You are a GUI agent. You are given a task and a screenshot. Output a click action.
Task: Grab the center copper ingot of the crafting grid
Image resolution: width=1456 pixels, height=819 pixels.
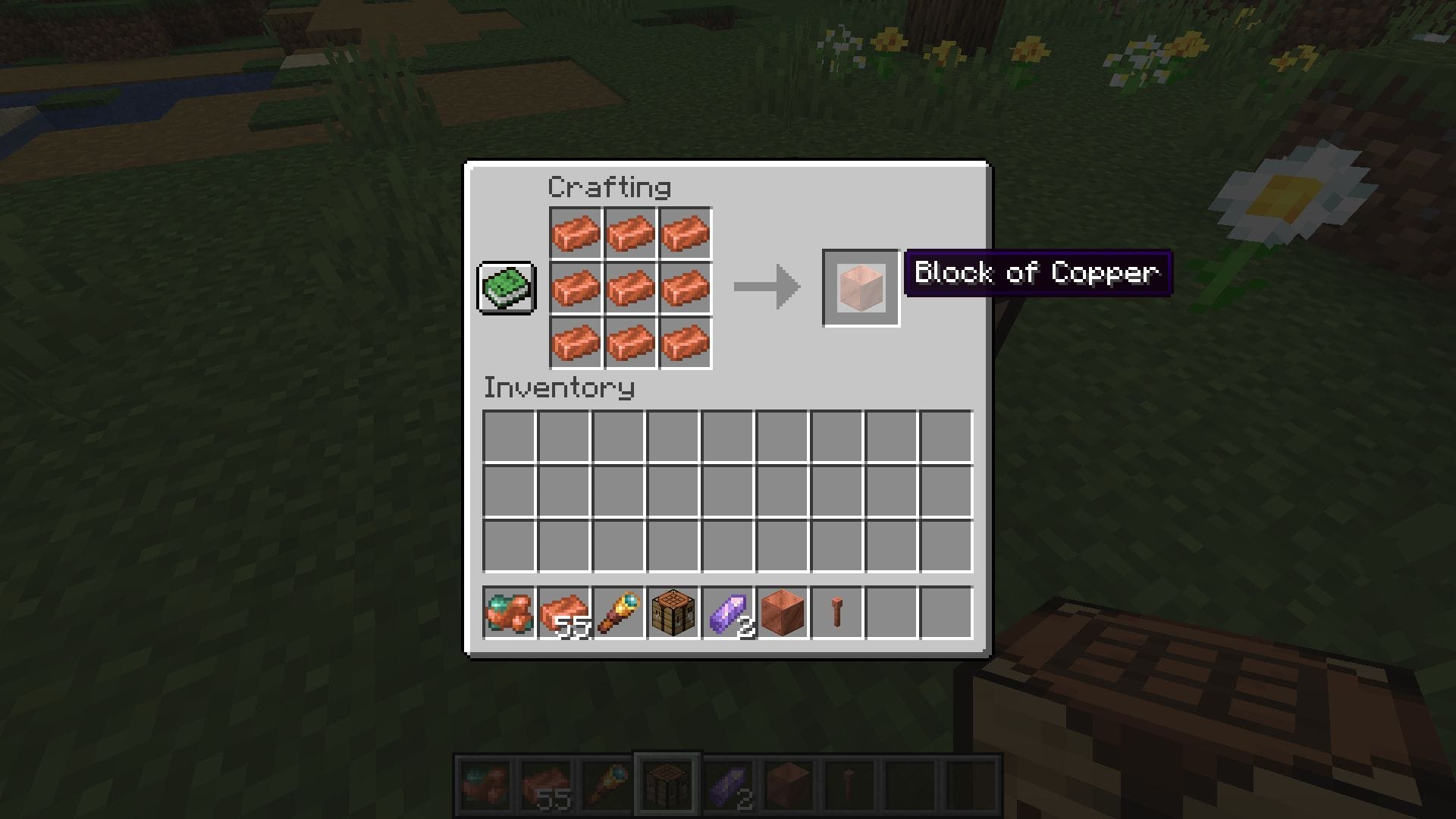630,288
